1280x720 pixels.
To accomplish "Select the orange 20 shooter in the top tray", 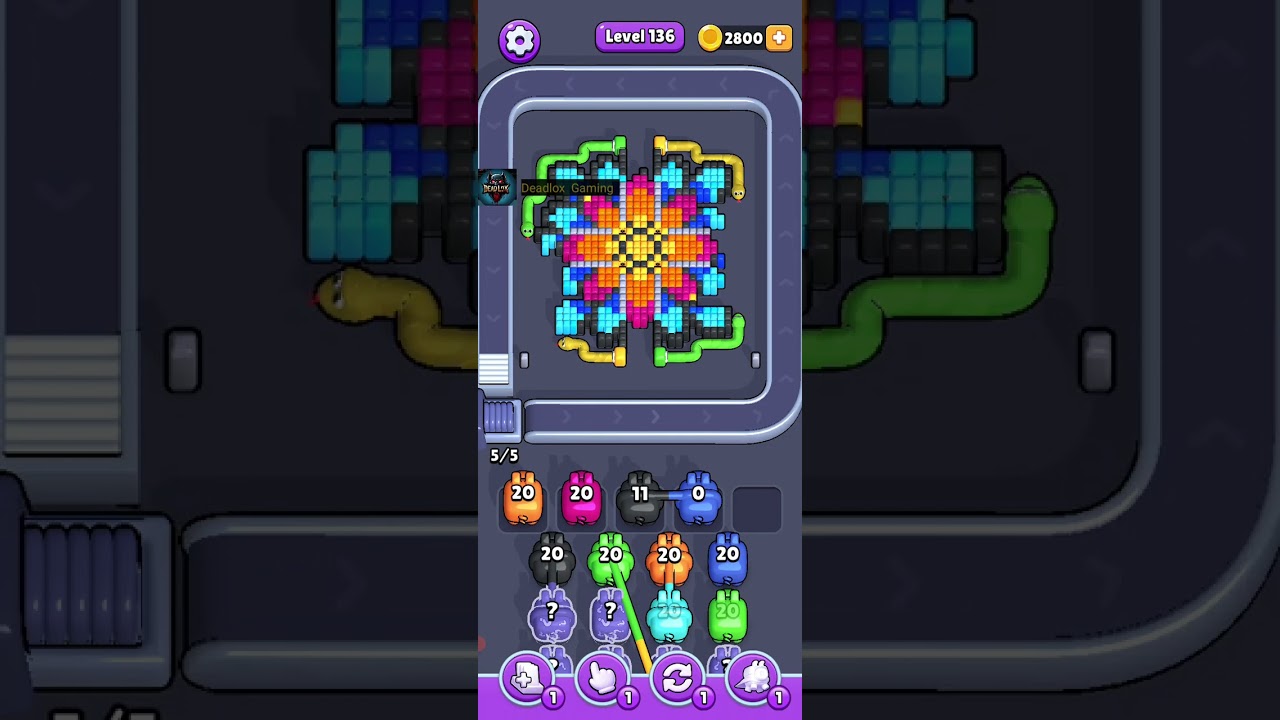I will (523, 498).
